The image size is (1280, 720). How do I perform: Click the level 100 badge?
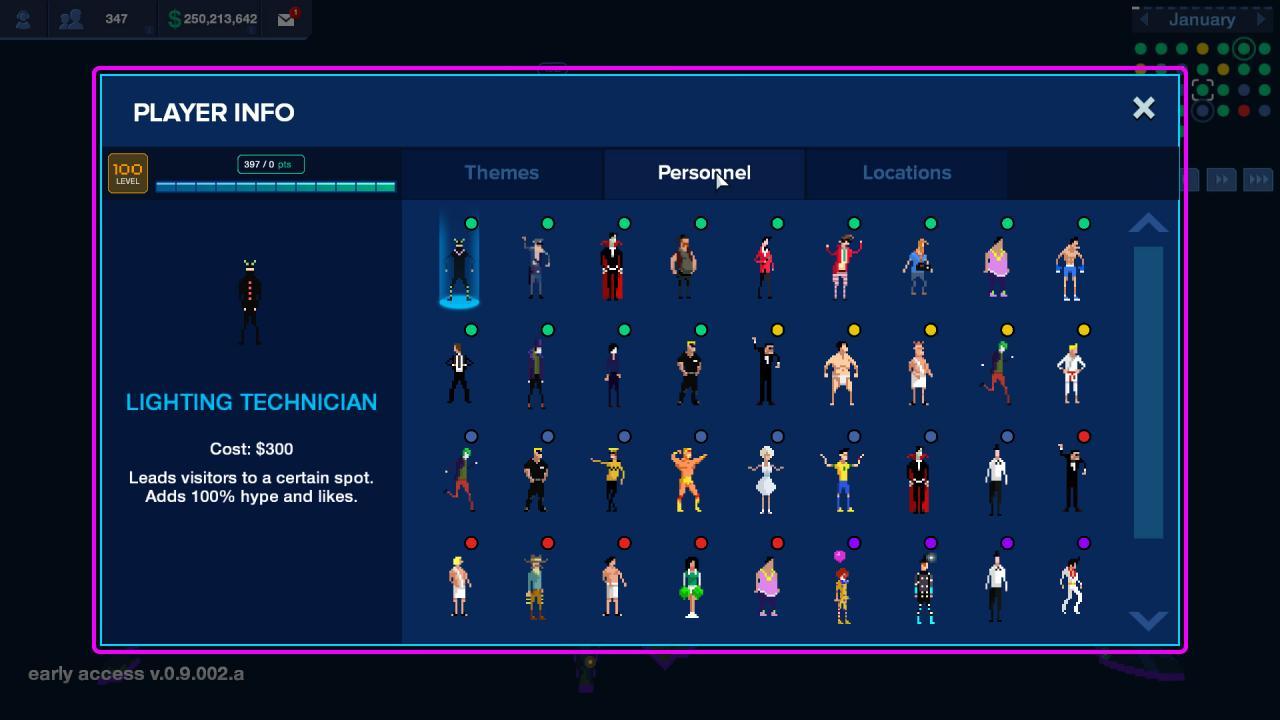point(127,172)
